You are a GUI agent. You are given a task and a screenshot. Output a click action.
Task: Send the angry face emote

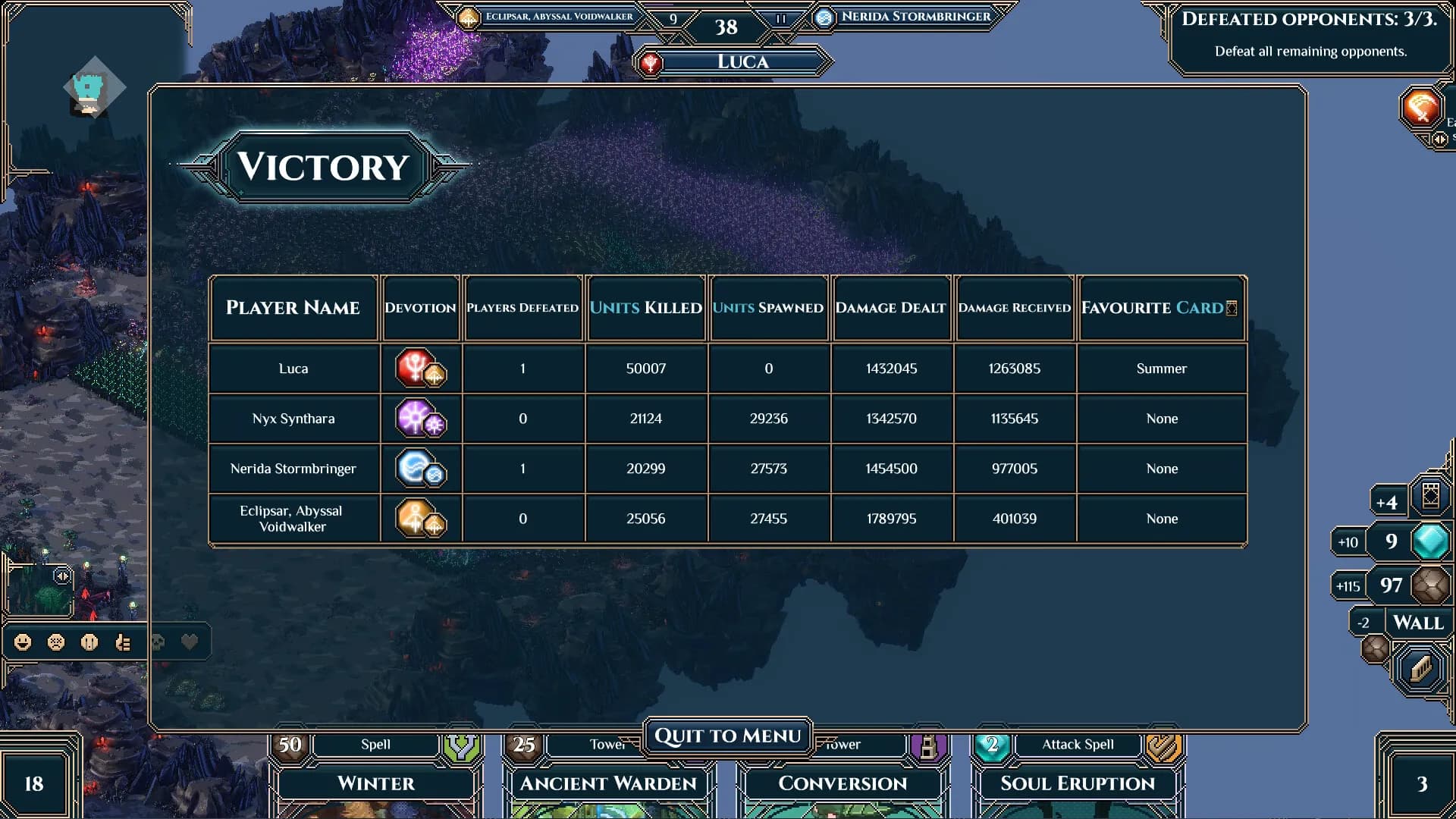tap(56, 643)
